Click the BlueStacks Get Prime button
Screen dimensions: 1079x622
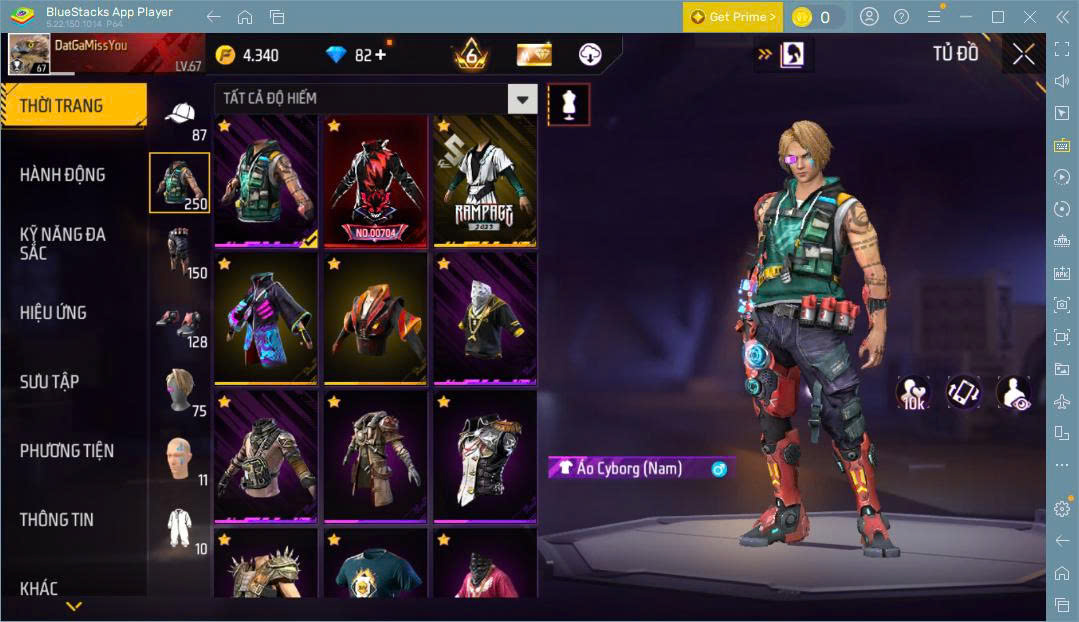(x=733, y=17)
